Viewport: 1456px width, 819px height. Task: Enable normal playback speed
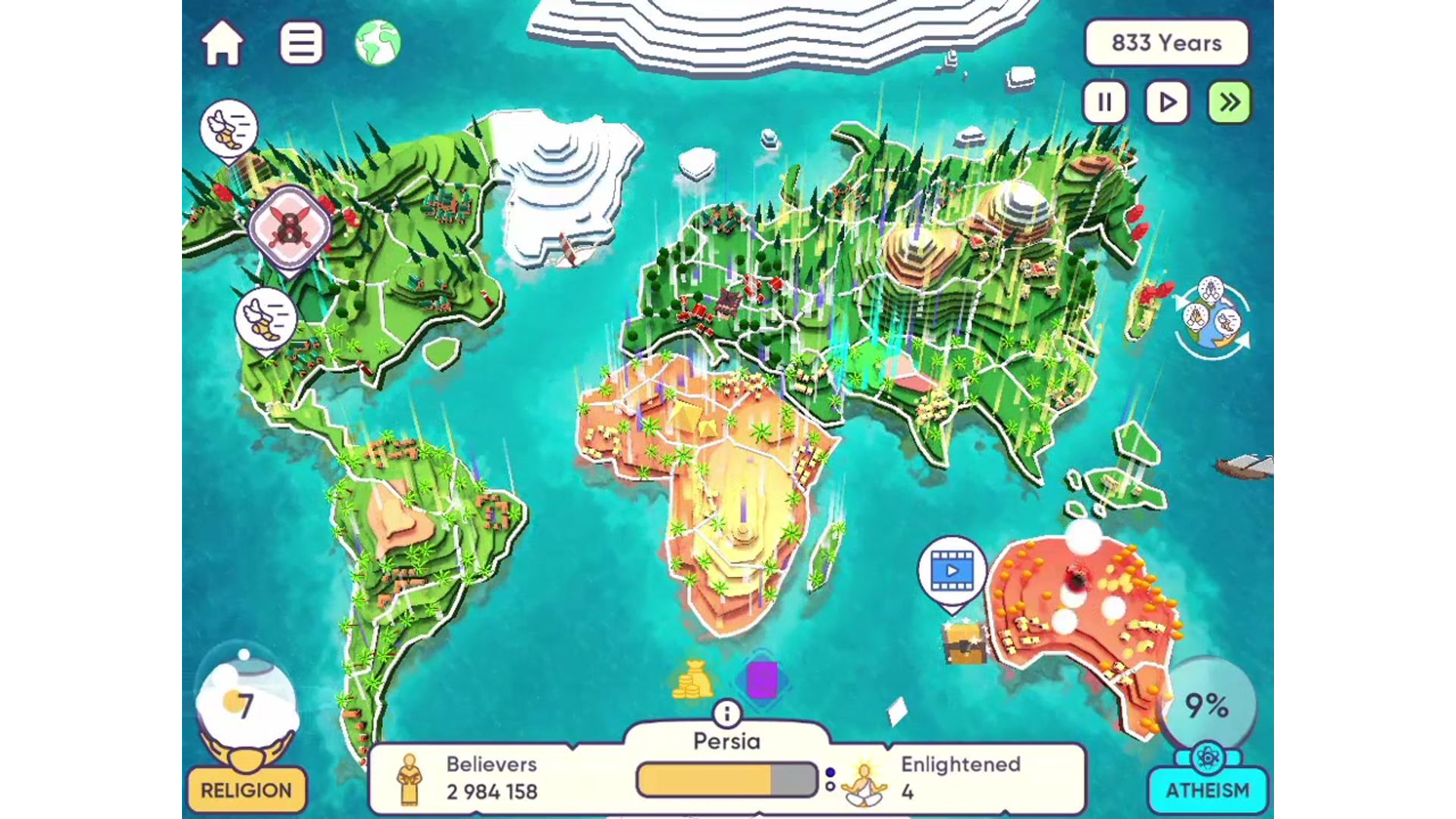pos(1166,102)
